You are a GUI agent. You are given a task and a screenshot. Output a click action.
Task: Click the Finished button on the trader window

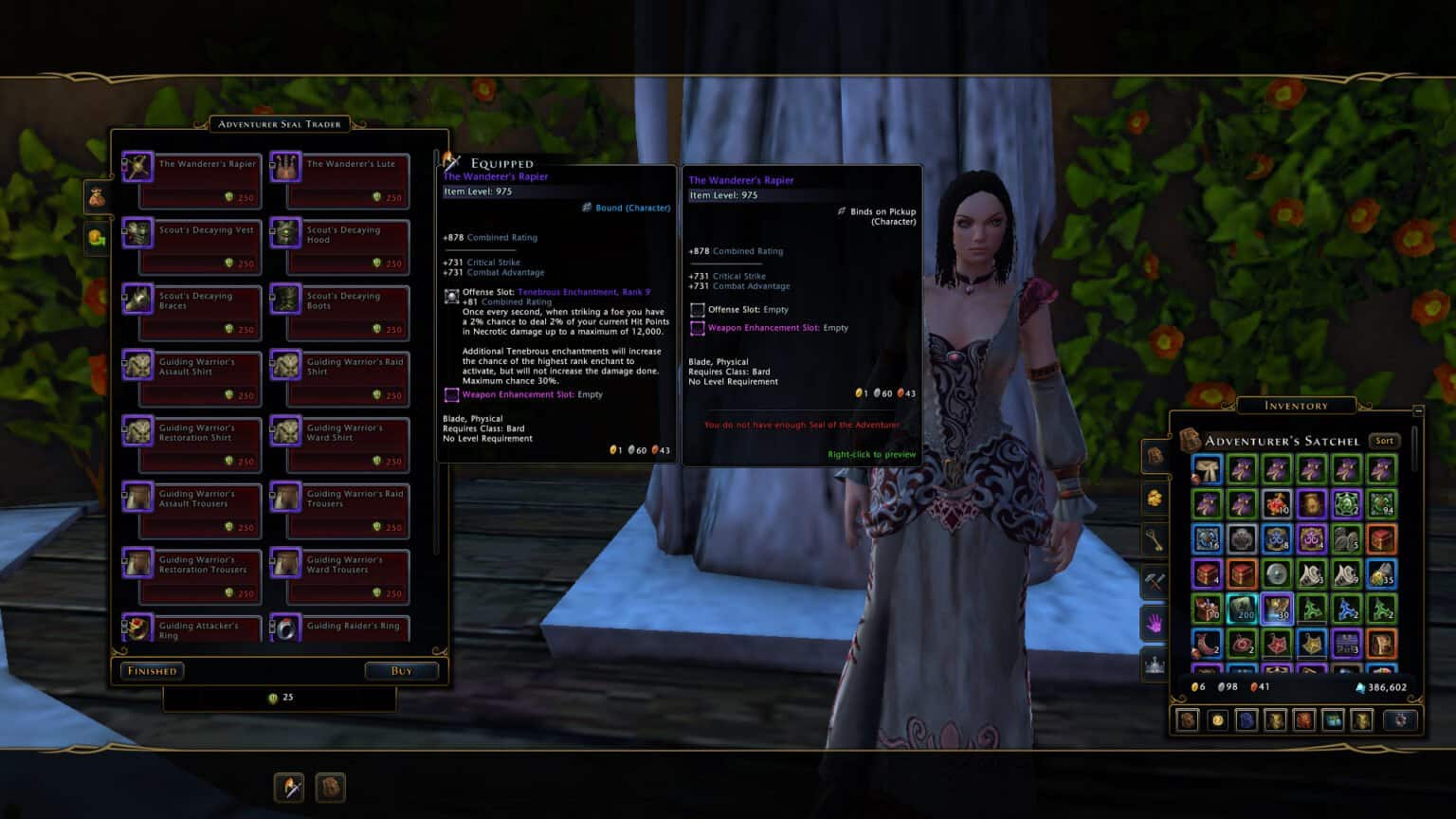tap(152, 670)
